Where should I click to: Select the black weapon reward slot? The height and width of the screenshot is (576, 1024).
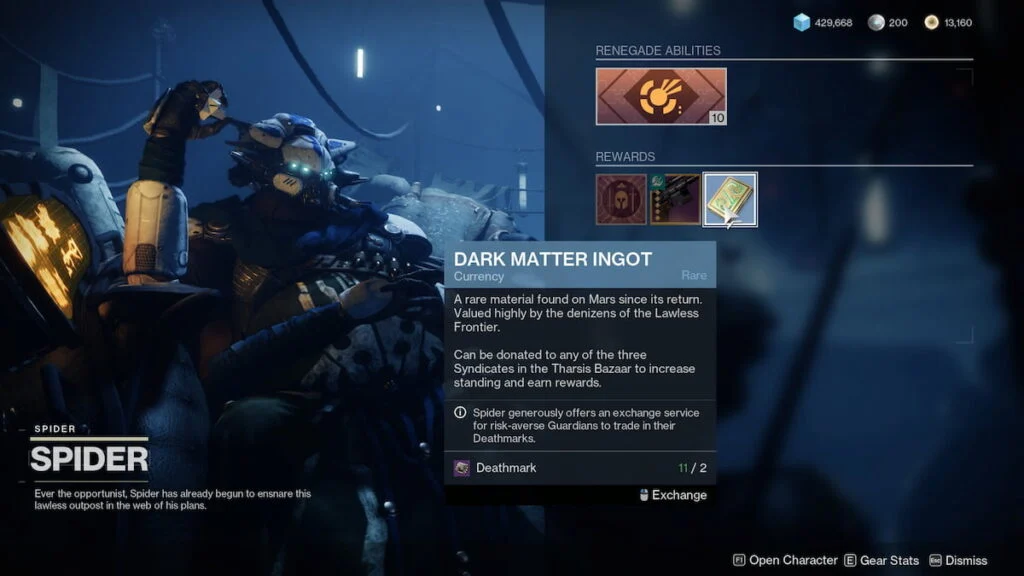tap(674, 199)
